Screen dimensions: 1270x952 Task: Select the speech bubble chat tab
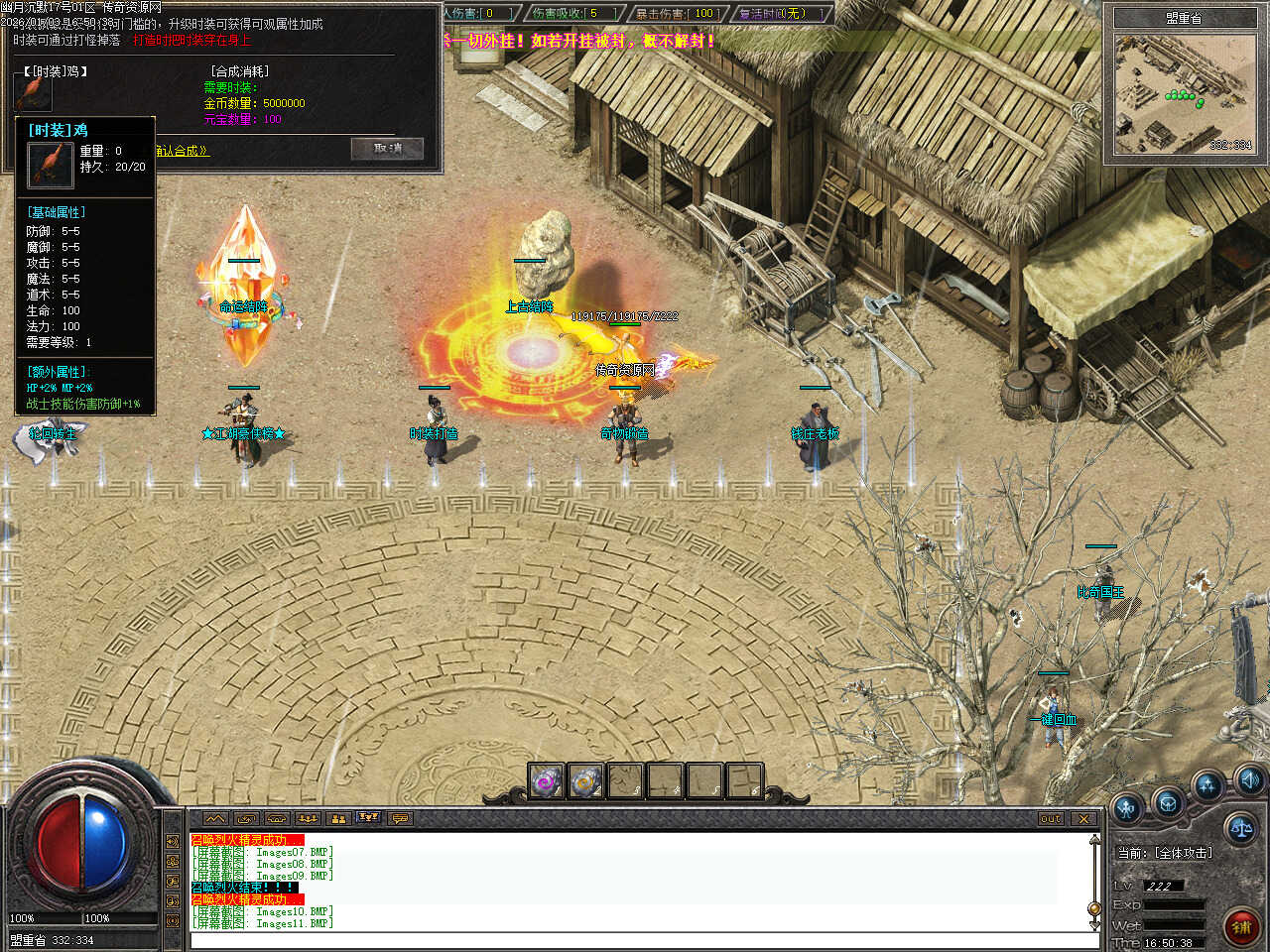(x=400, y=818)
